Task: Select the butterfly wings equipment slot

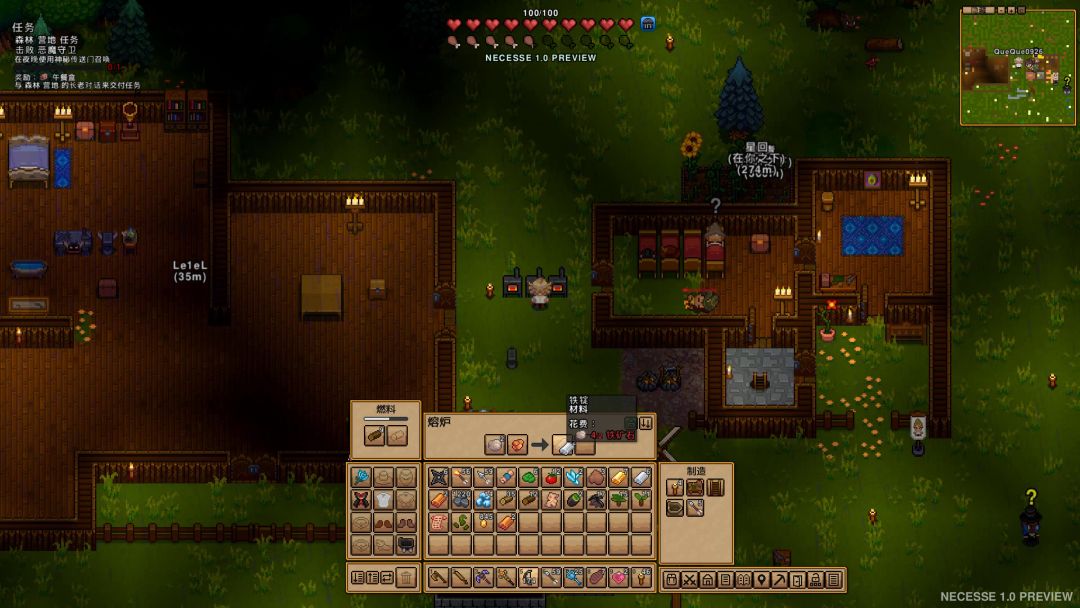Action: [361, 499]
